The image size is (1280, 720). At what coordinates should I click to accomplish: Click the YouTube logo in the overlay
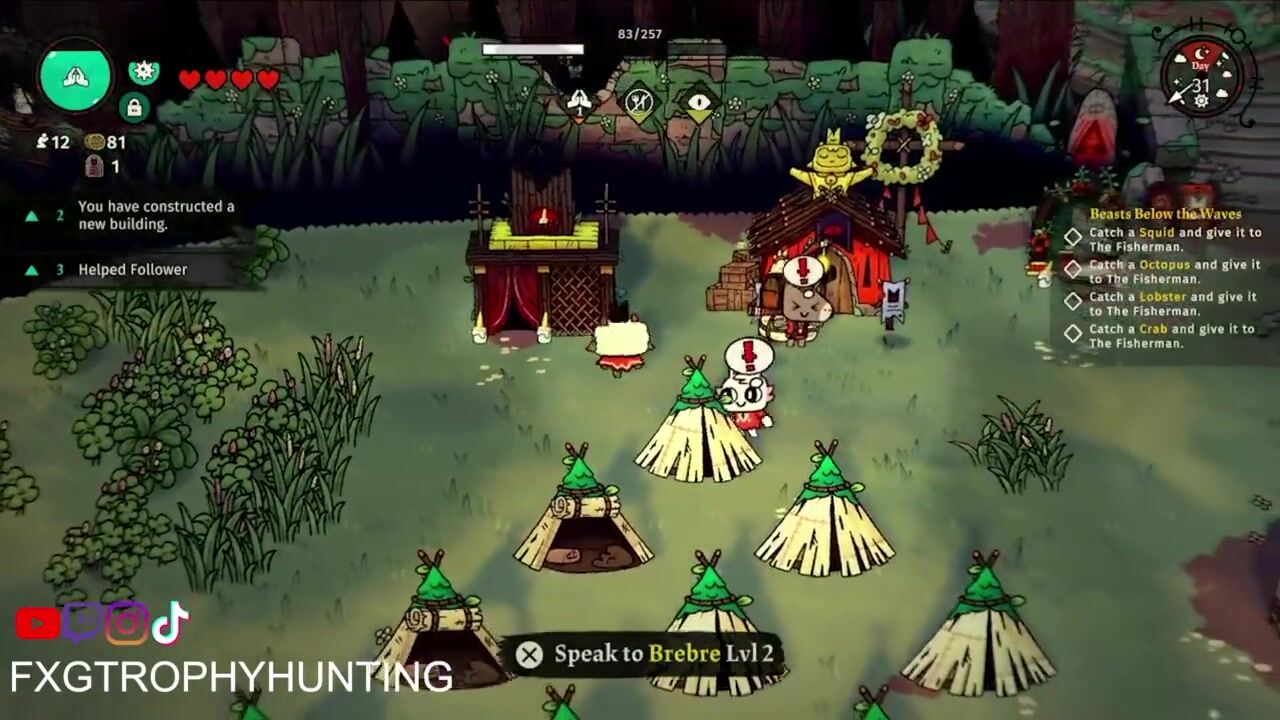37,624
